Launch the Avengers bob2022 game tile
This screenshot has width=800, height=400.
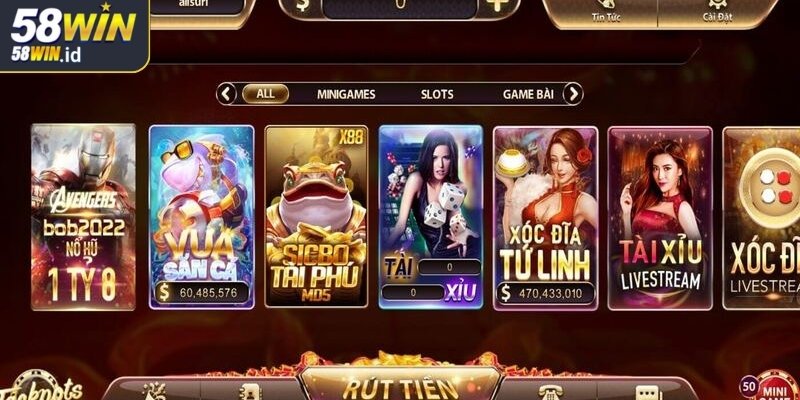point(83,217)
